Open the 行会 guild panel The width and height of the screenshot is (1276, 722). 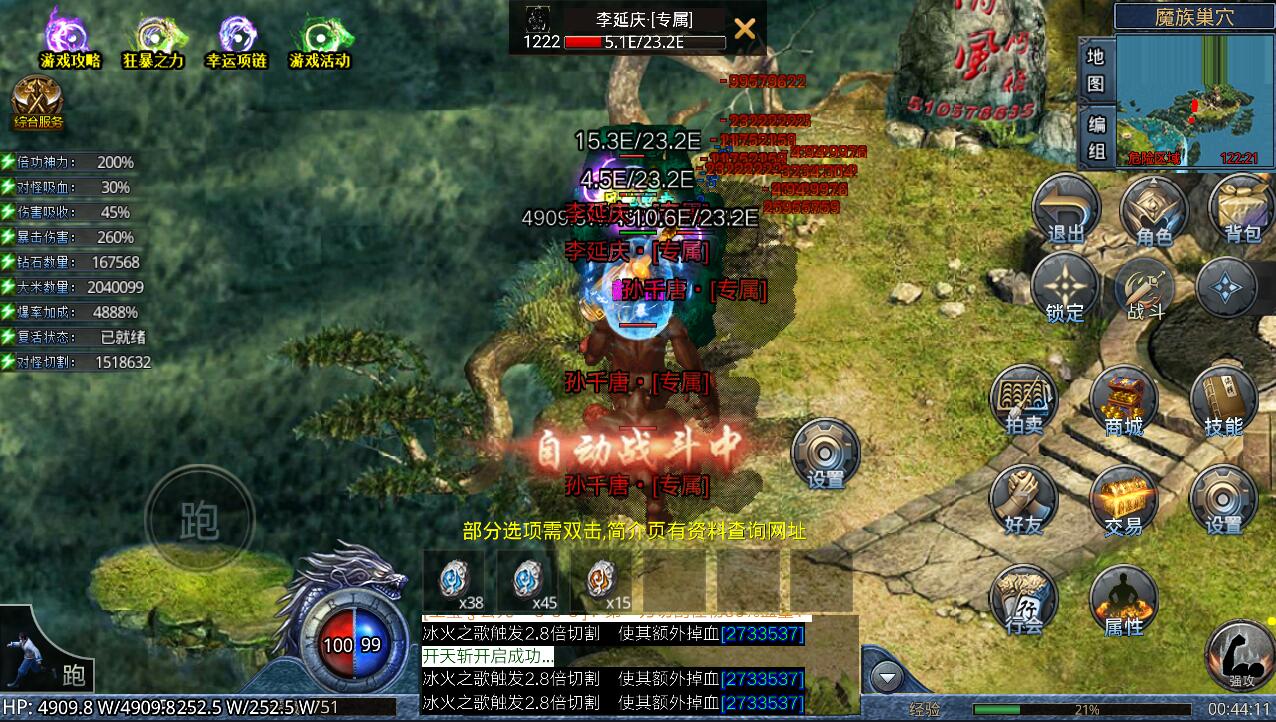tap(1023, 599)
